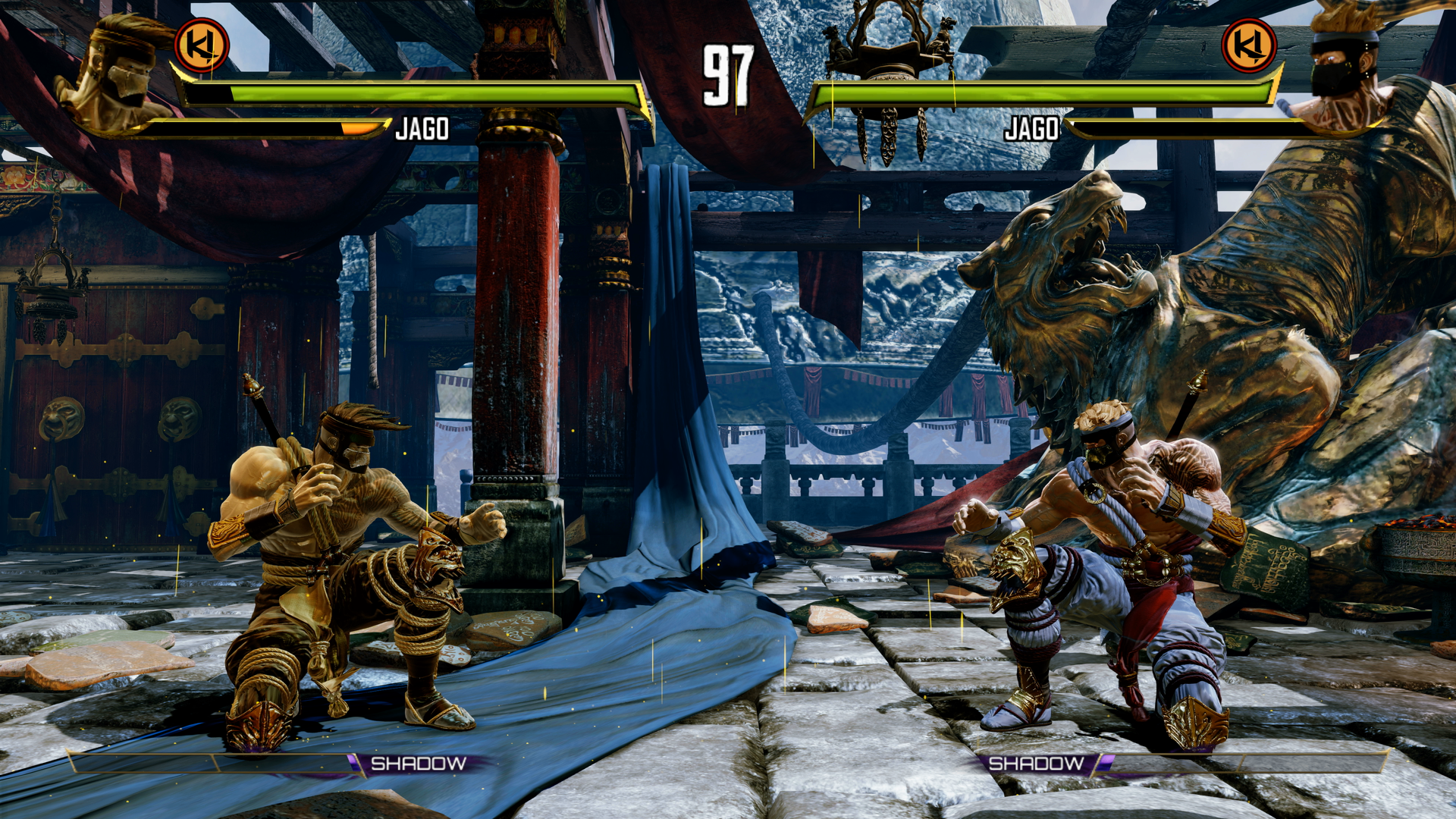Expand the right JAGO name banner

pyautogui.click(x=1033, y=129)
